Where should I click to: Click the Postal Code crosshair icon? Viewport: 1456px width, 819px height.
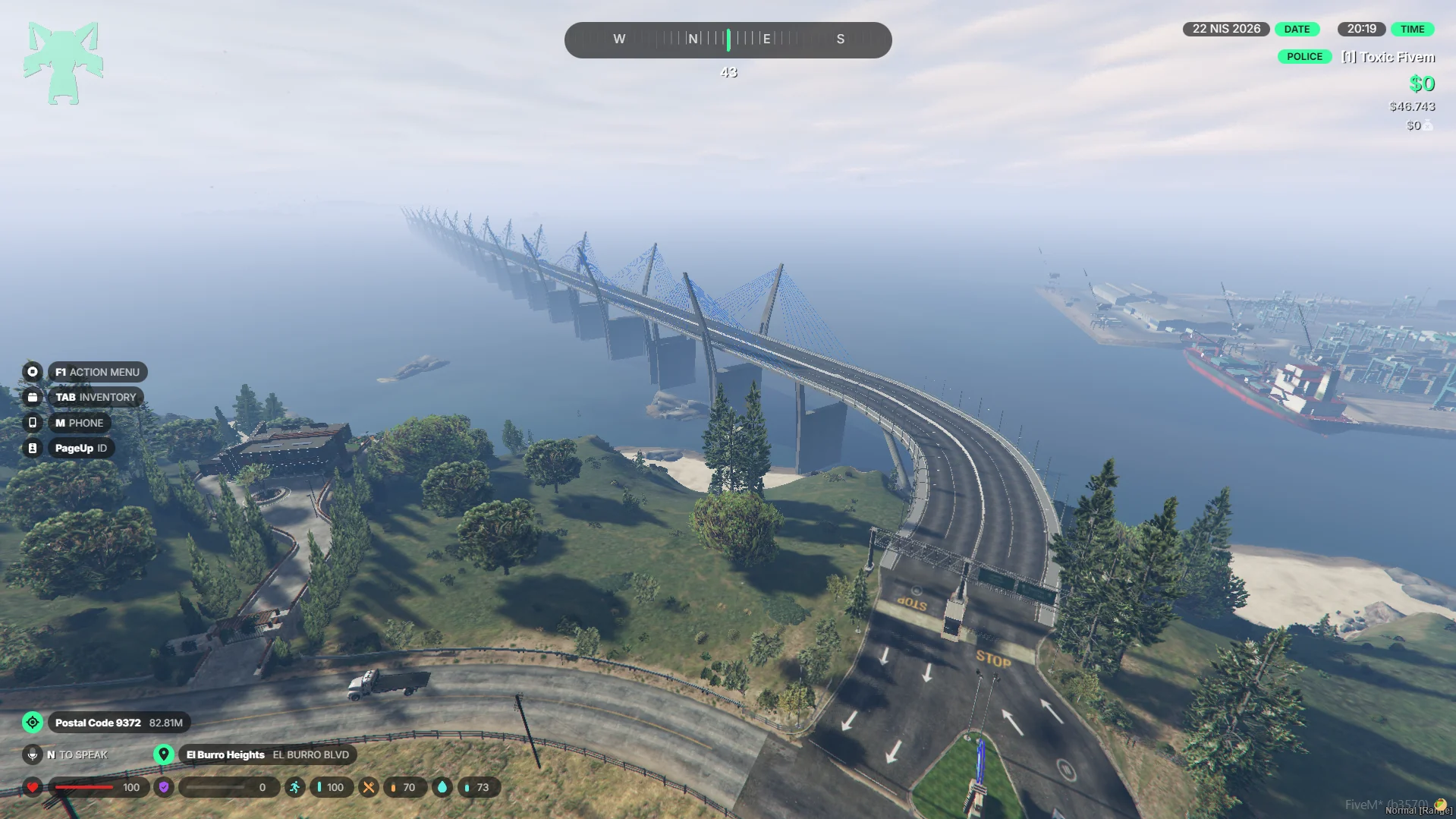point(33,723)
